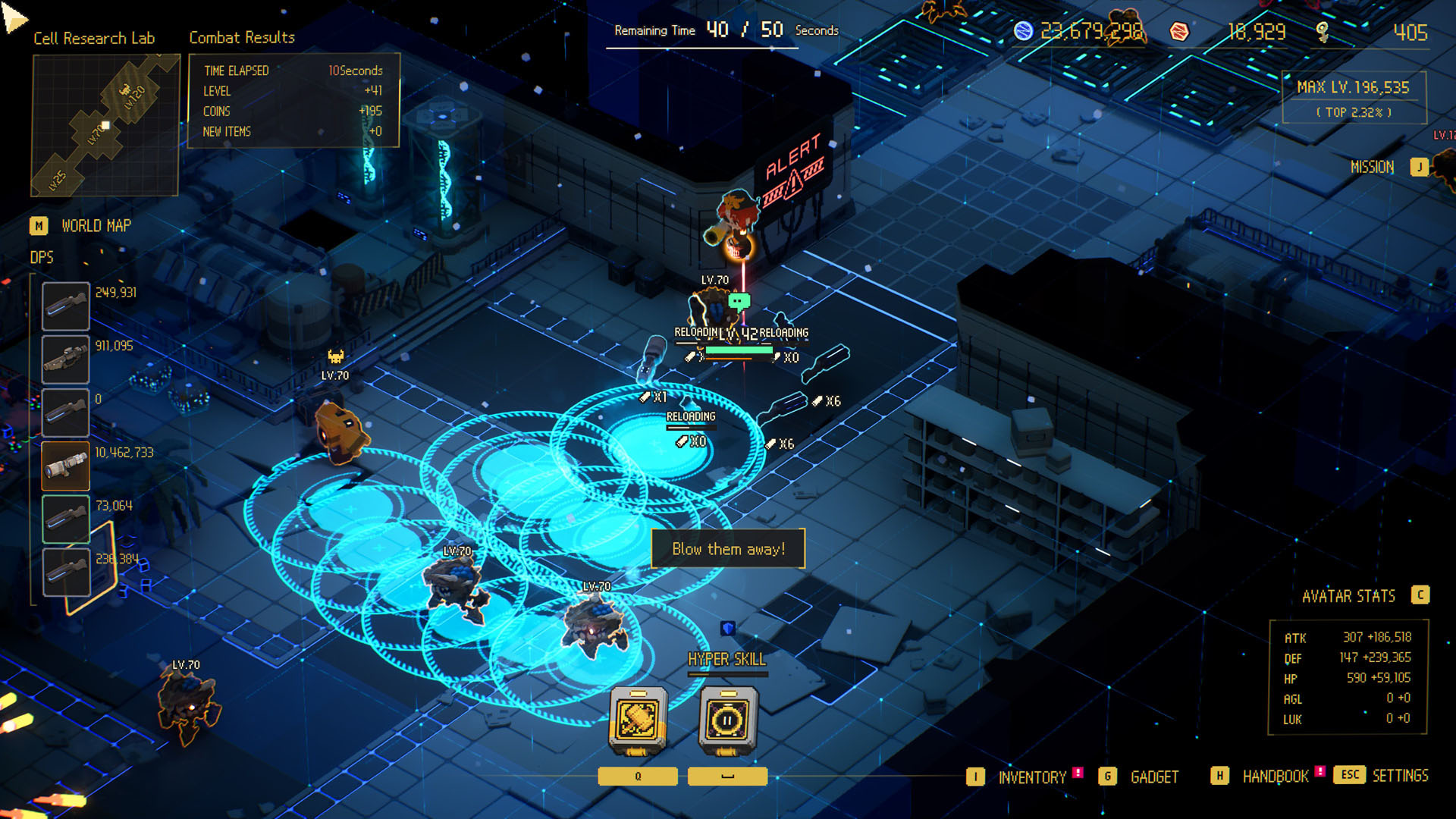This screenshot has height=819, width=1456.
Task: View the Combat Results panel
Action: point(293,100)
